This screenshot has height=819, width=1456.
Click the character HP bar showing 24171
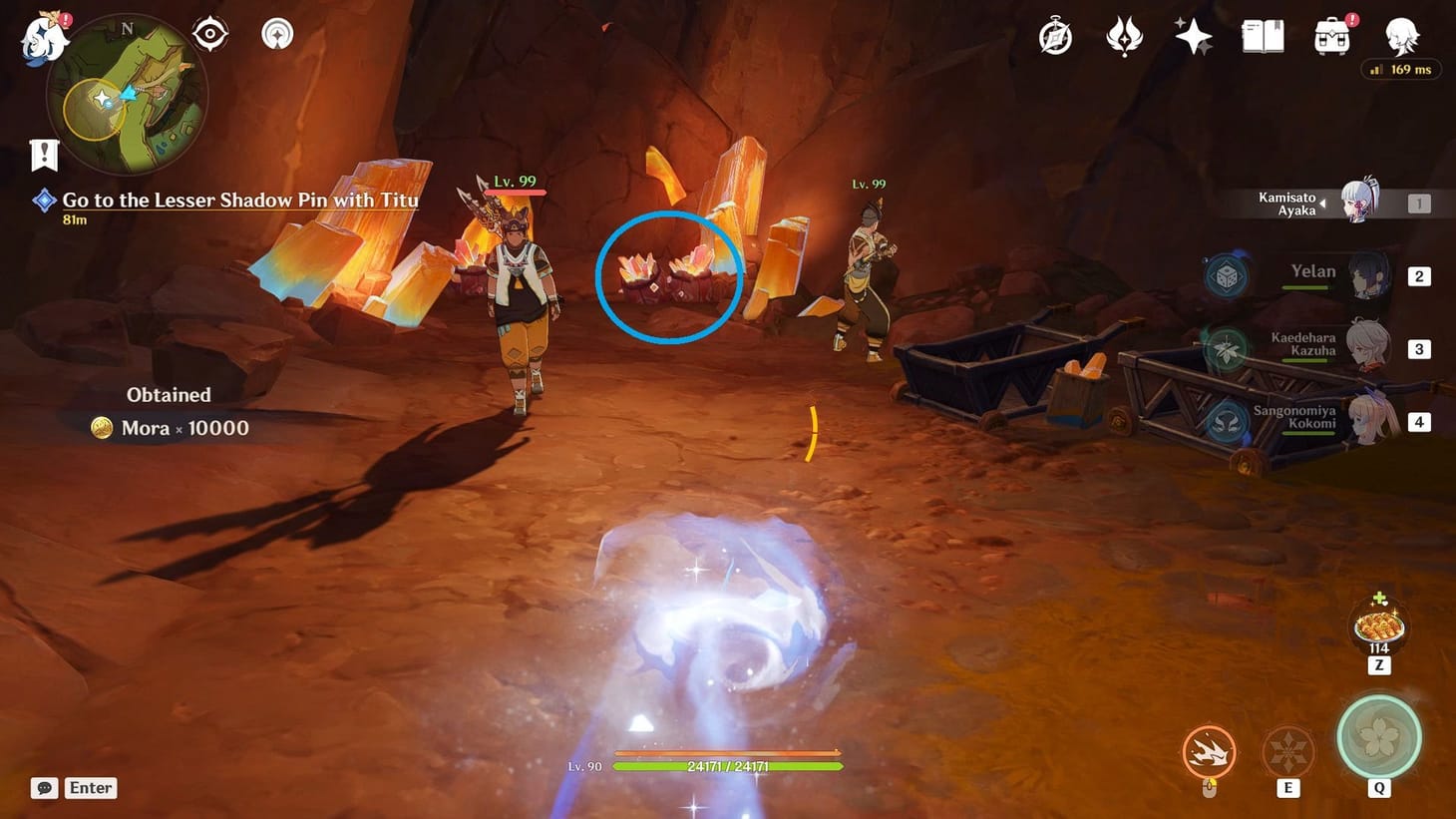pos(727,766)
